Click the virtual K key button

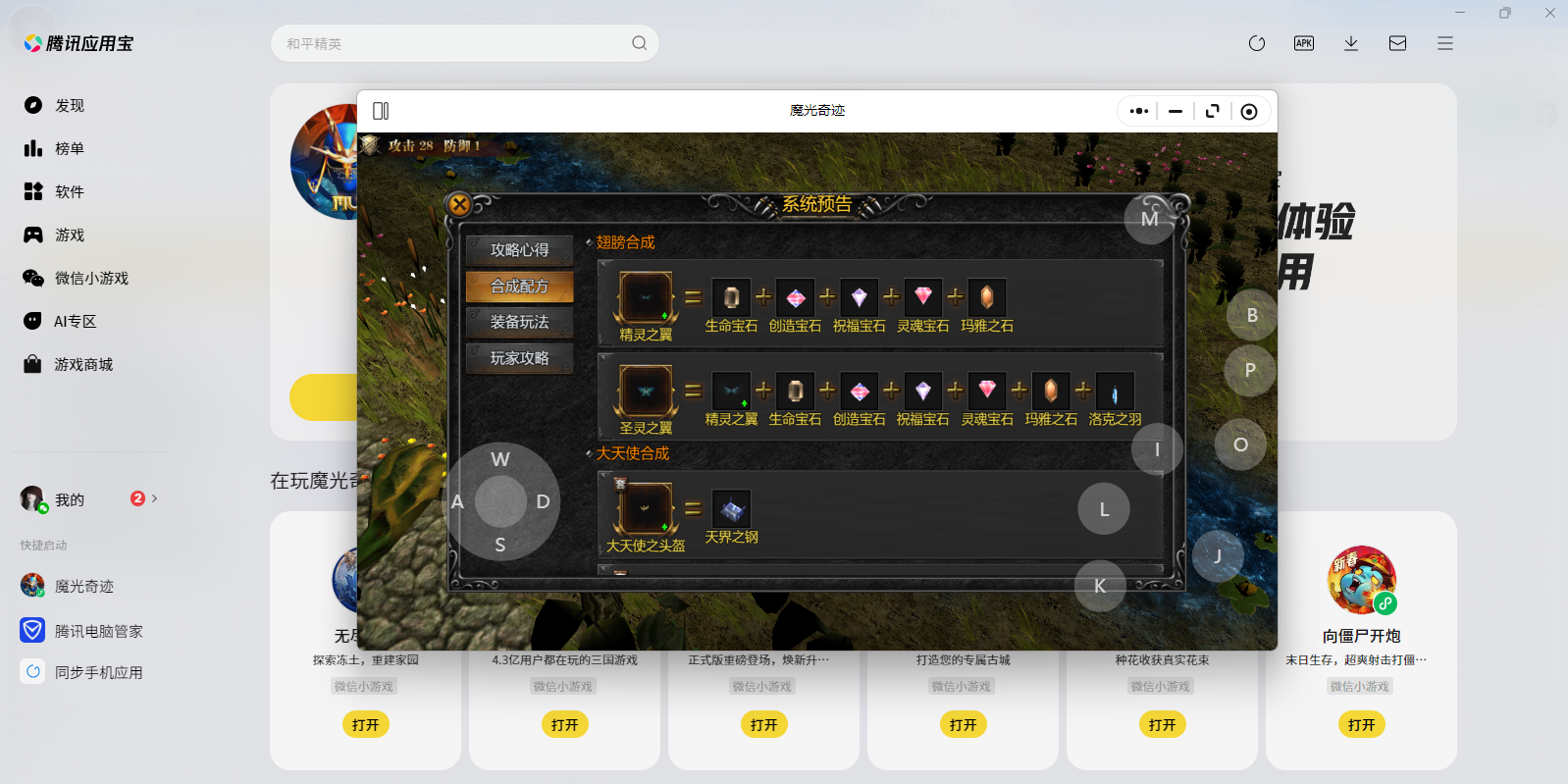(x=1100, y=586)
